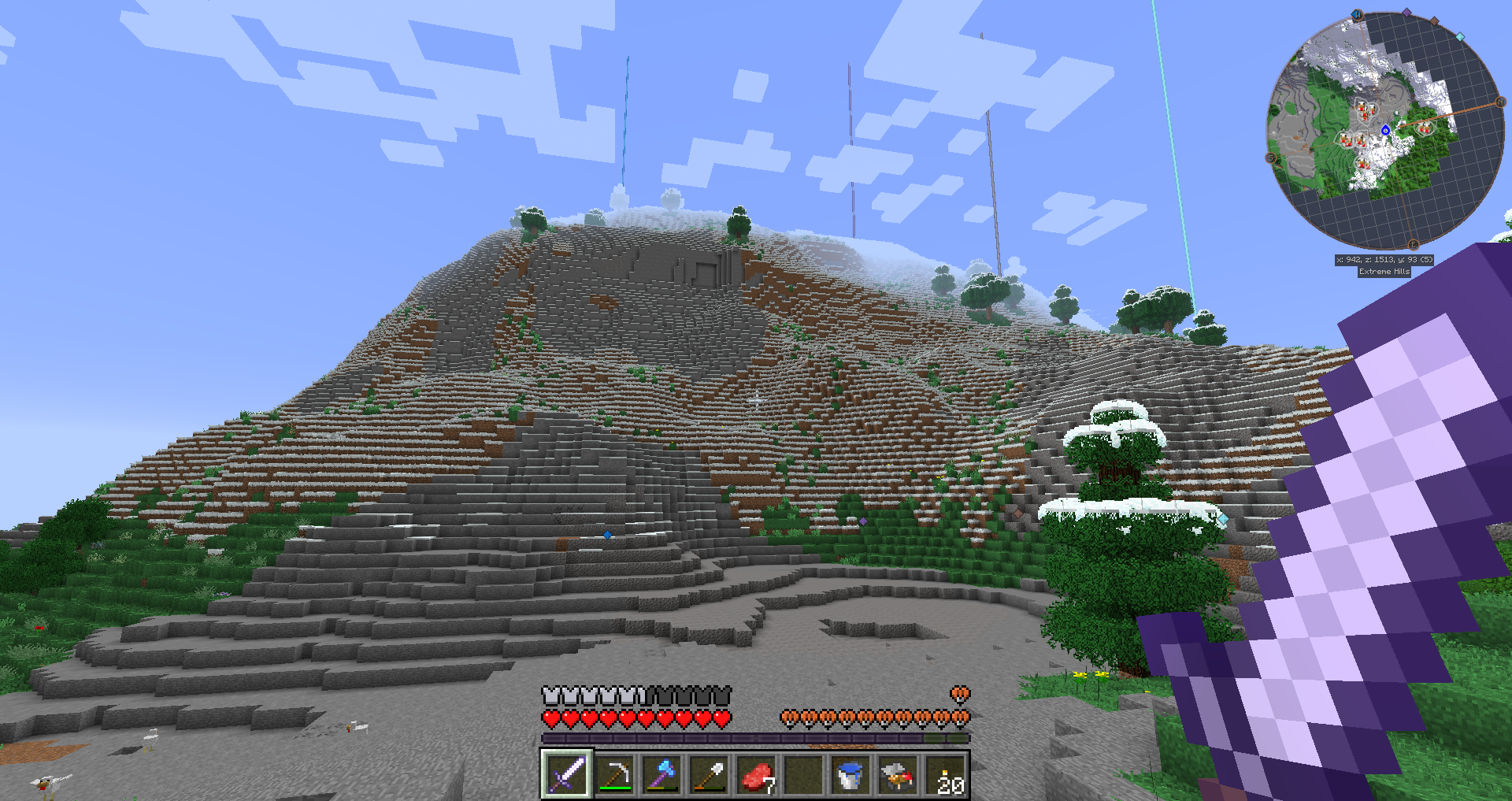The height and width of the screenshot is (801, 1512).
Task: Click the blue player marker on minimap
Action: 1385,130
